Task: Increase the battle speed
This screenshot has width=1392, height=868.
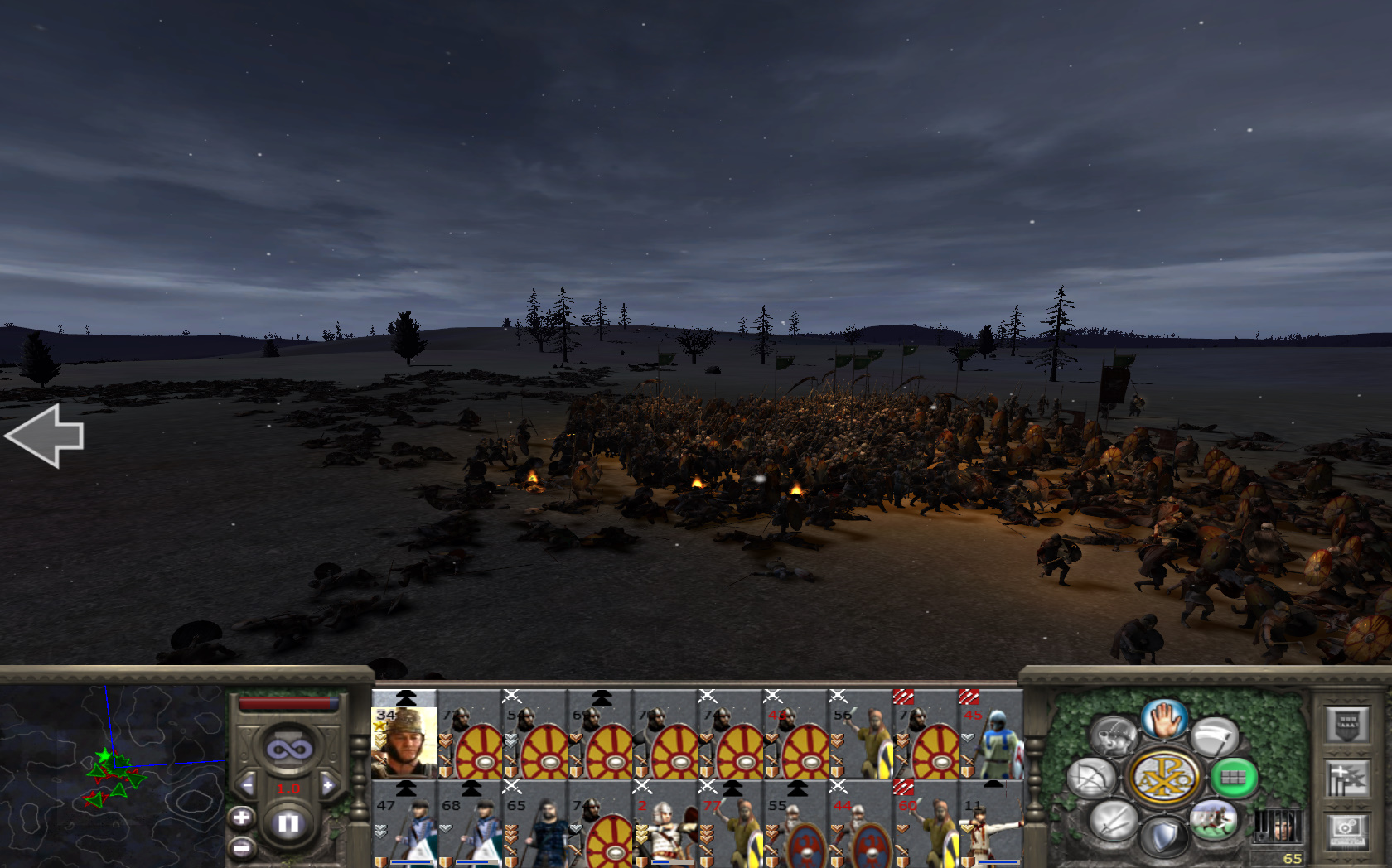Action: coord(329,785)
